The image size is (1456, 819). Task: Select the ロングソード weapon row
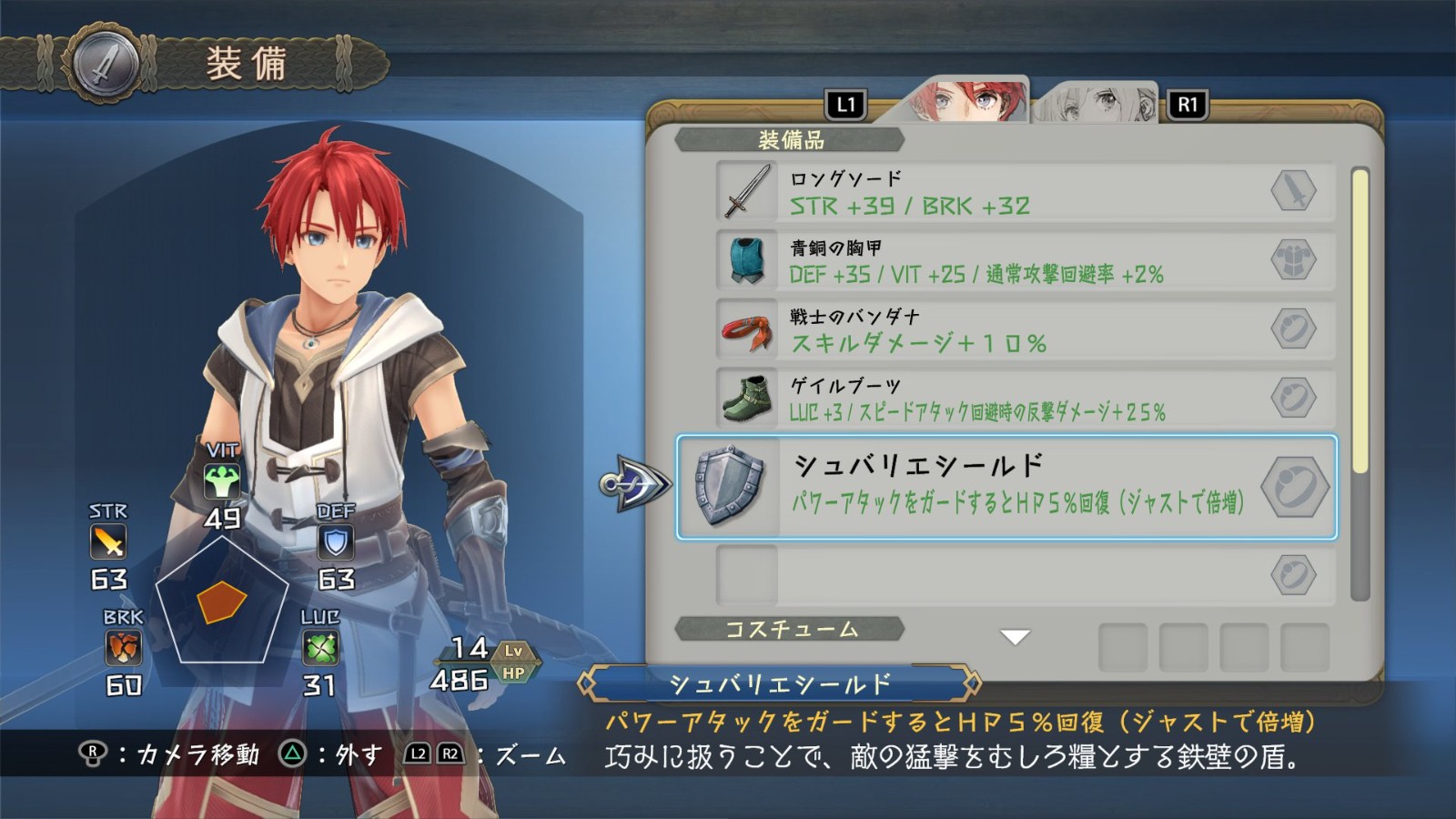[x=1024, y=192]
